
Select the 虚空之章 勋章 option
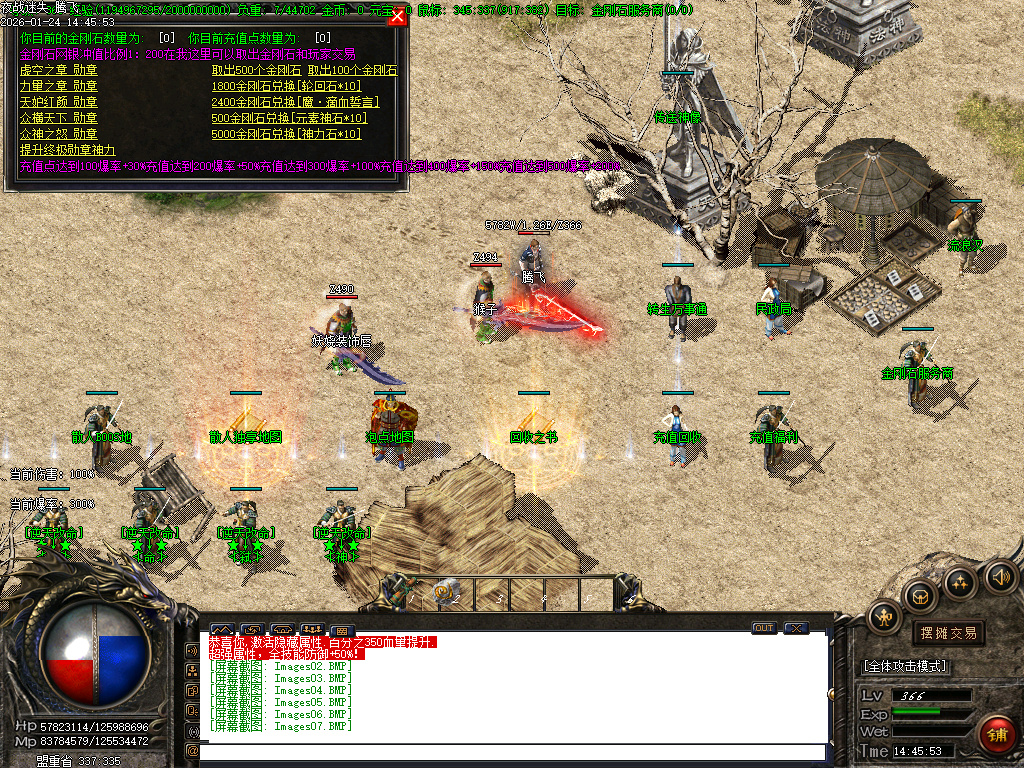tap(58, 71)
